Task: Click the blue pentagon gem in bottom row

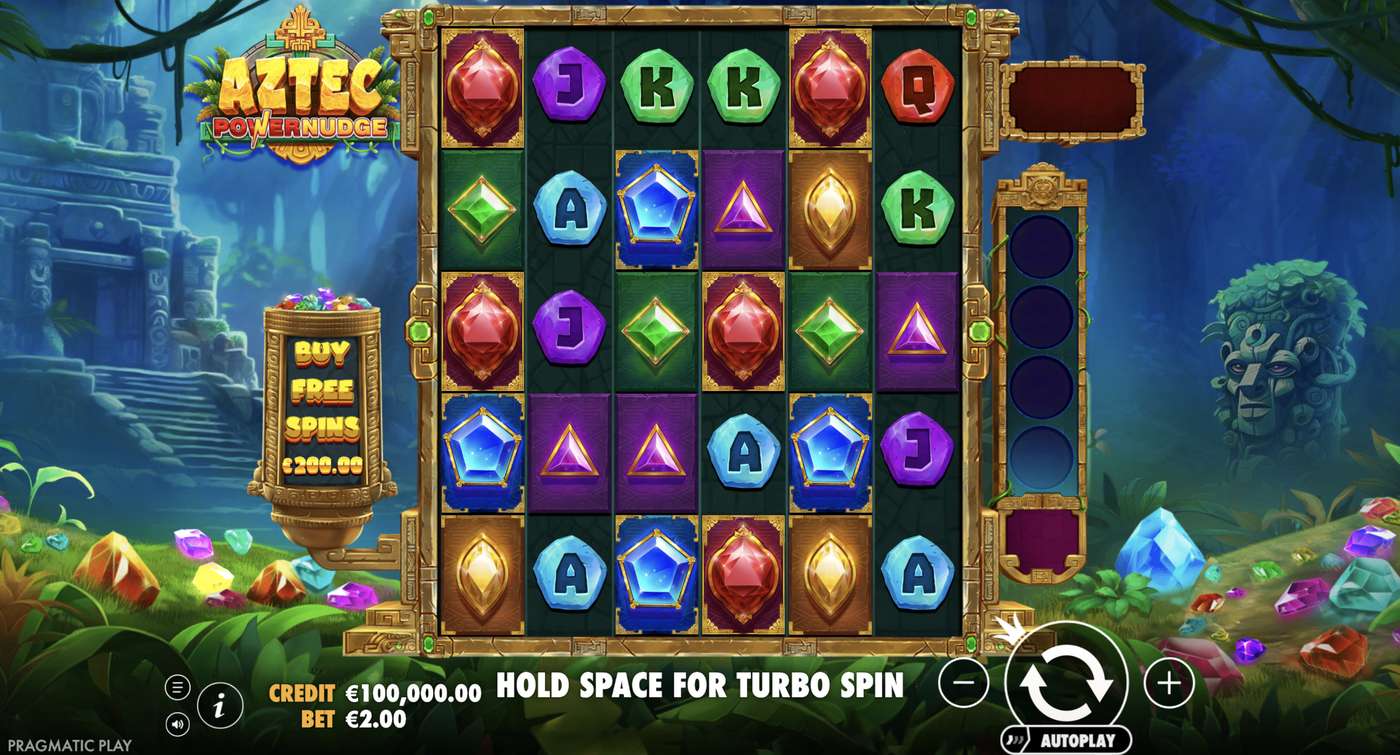Action: pyautogui.click(x=655, y=572)
